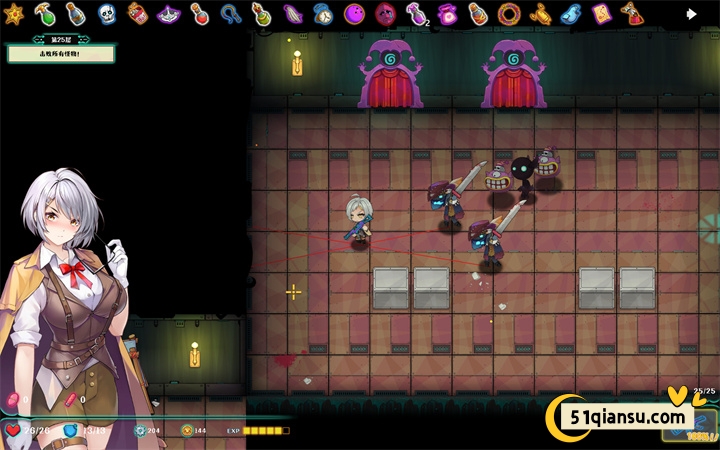720x450 pixels.
Task: Click the kill-all-monsters objective banner
Action: (x=60, y=53)
